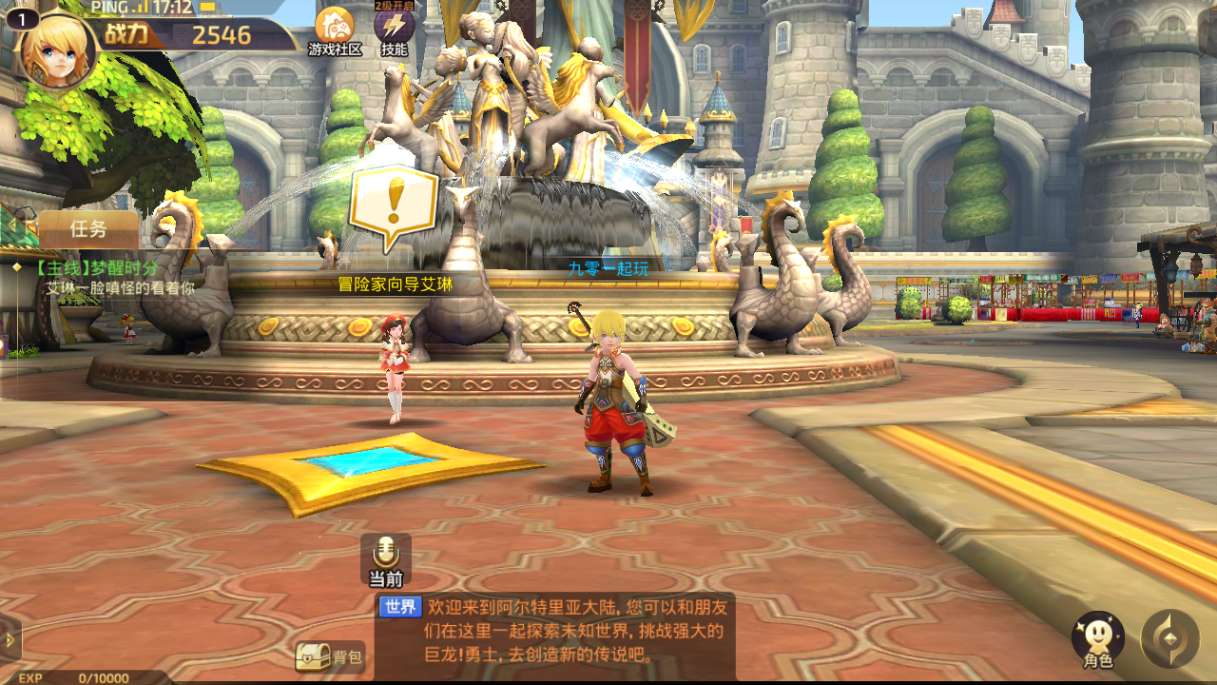The image size is (1217, 685).
Task: Open the 技能 skills icon
Action: 394,29
